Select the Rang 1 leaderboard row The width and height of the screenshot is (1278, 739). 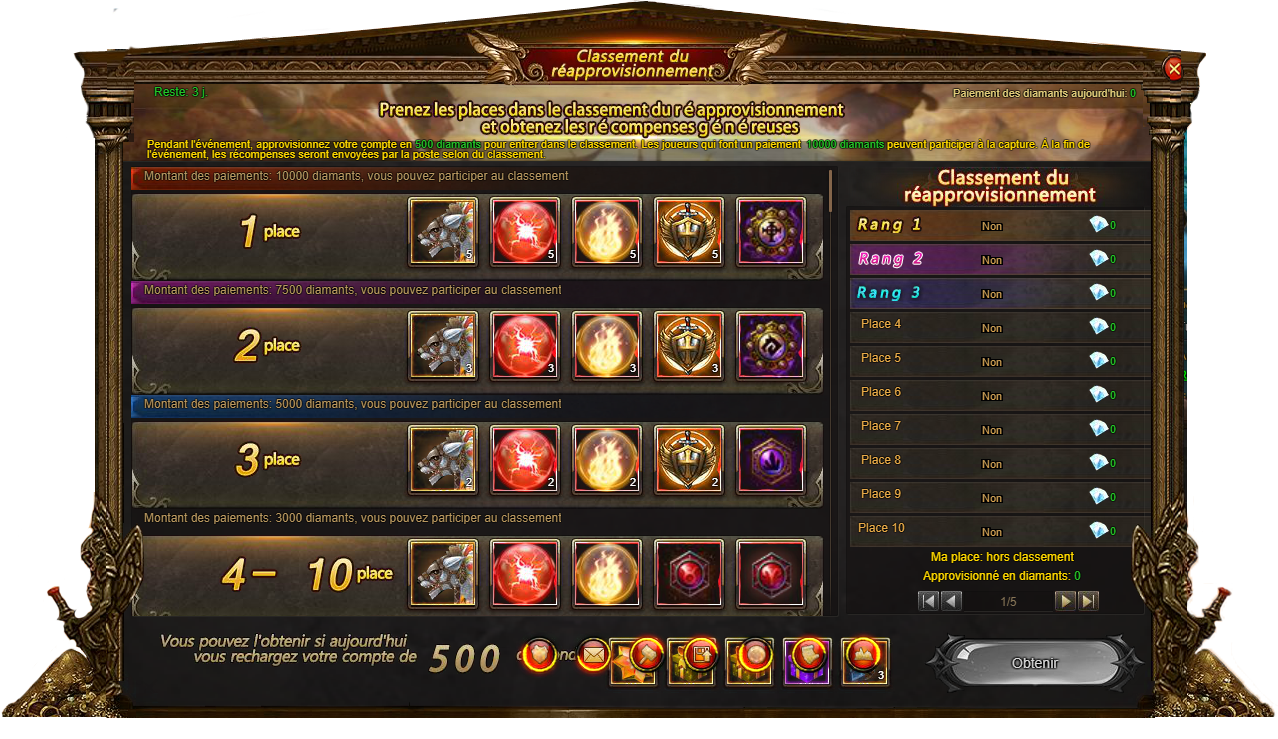(998, 226)
